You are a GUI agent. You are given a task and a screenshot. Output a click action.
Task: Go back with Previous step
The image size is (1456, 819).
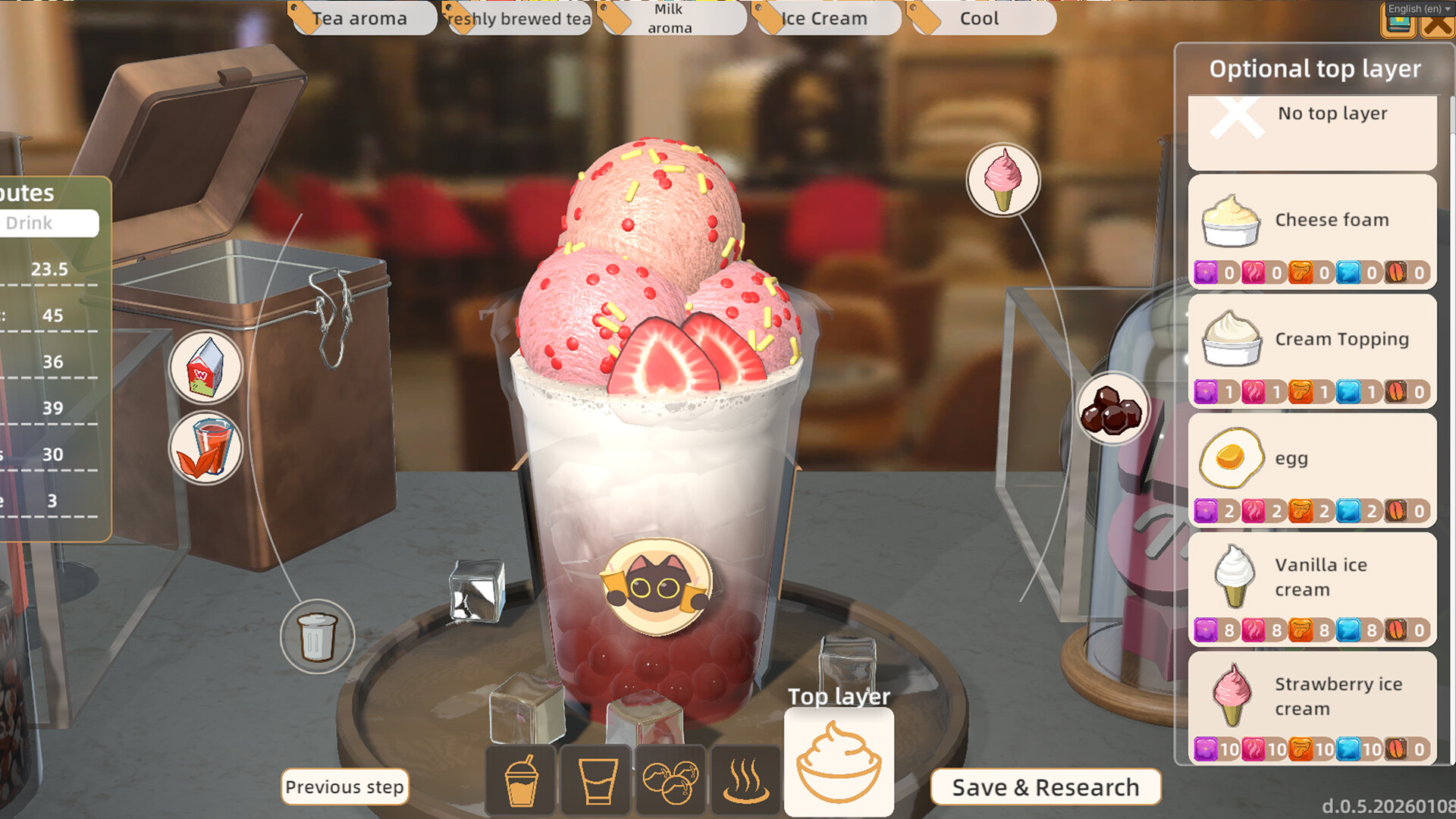344,787
